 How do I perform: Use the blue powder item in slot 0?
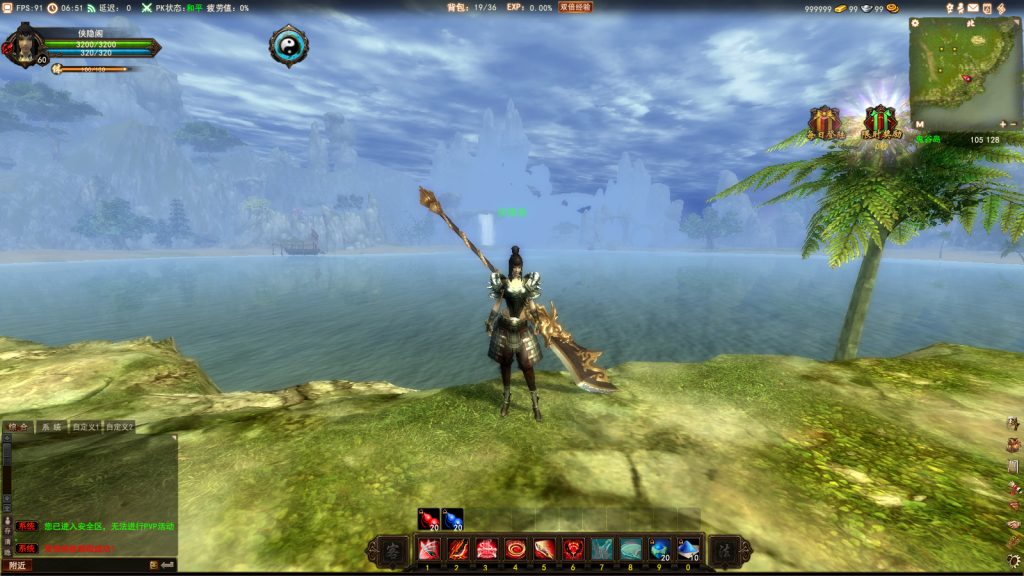pos(688,549)
